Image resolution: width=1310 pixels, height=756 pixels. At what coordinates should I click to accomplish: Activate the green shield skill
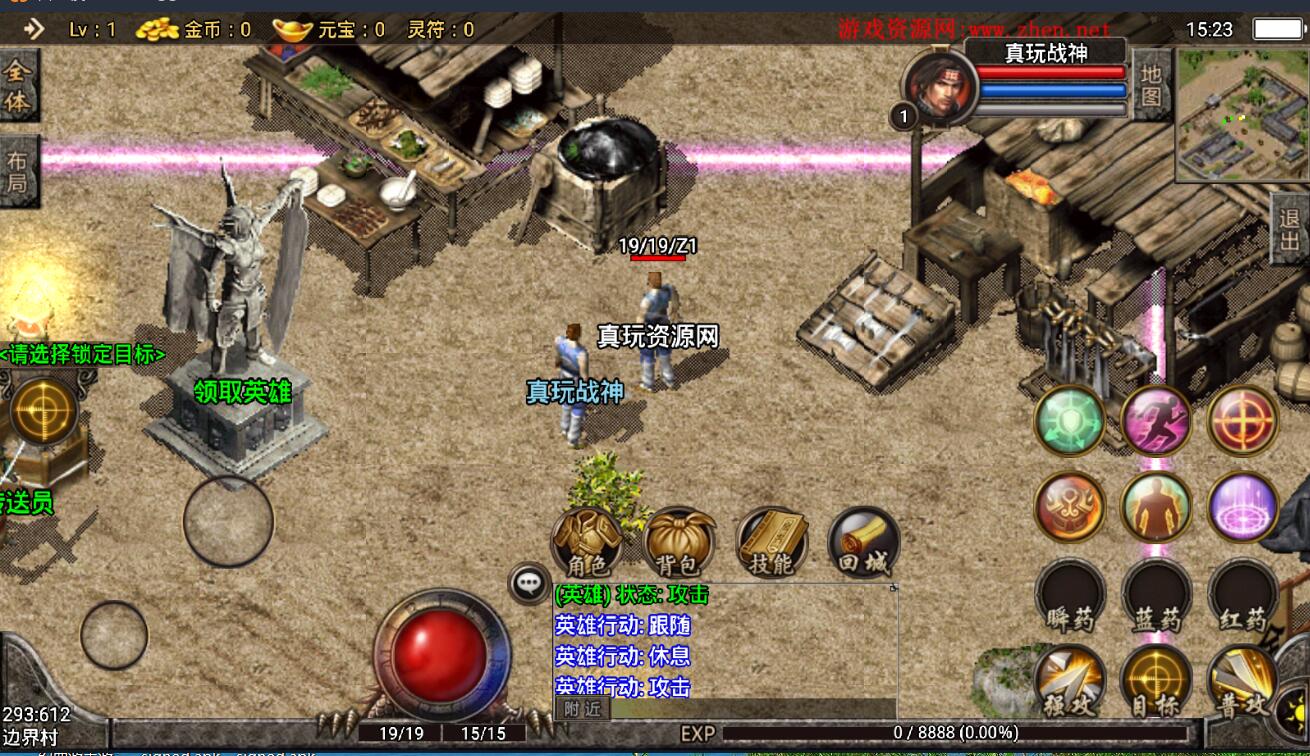[x=1070, y=420]
